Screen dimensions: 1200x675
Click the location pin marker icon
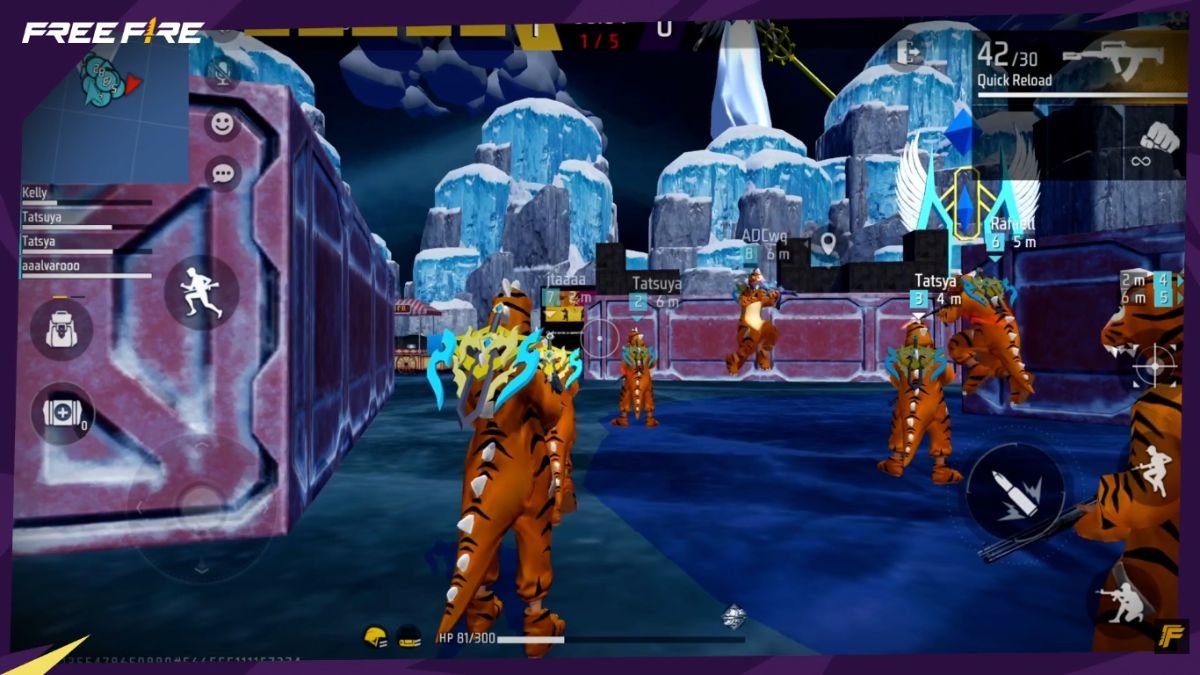coord(826,241)
